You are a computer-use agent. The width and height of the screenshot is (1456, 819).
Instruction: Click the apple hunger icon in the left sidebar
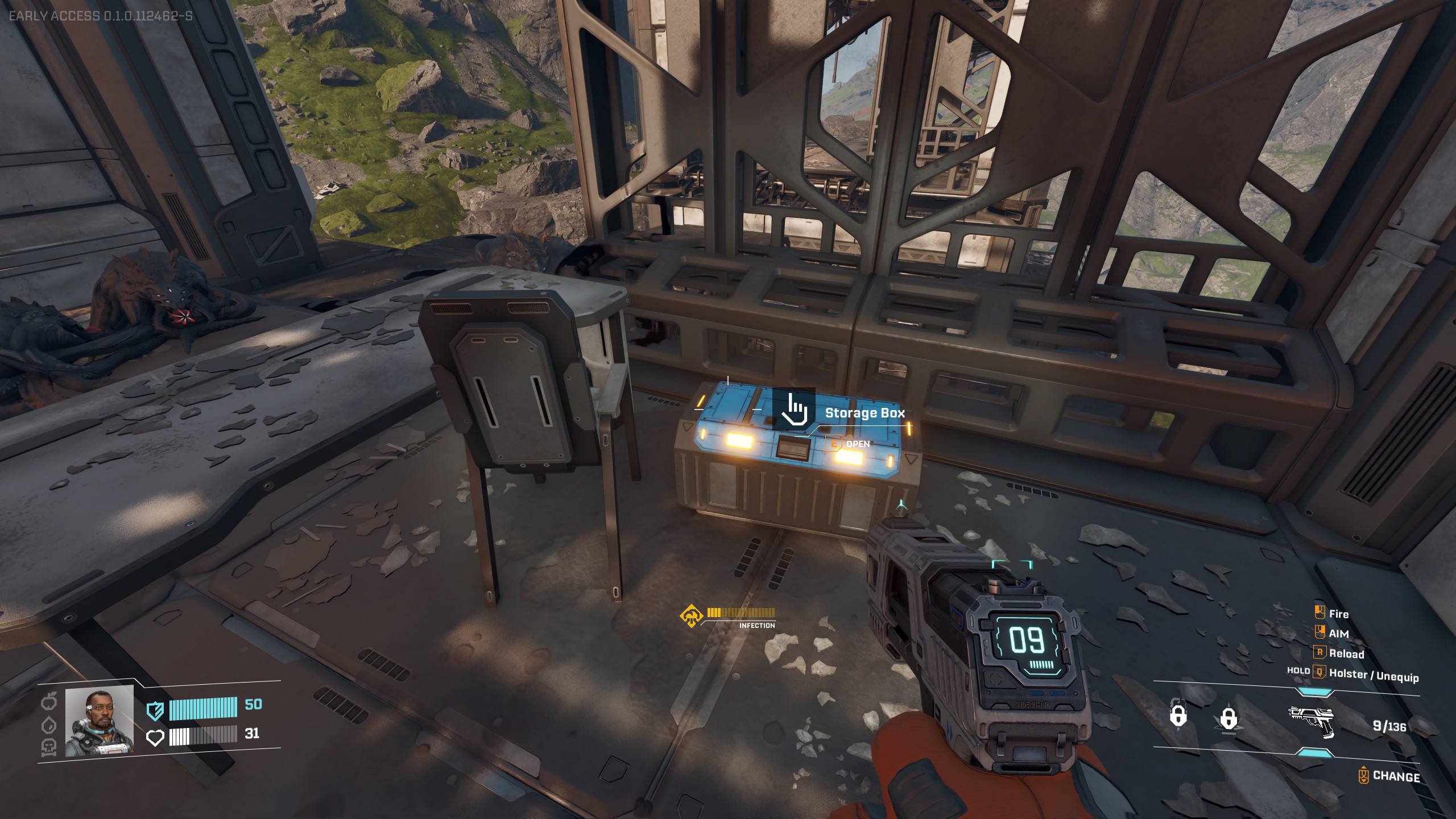point(49,701)
